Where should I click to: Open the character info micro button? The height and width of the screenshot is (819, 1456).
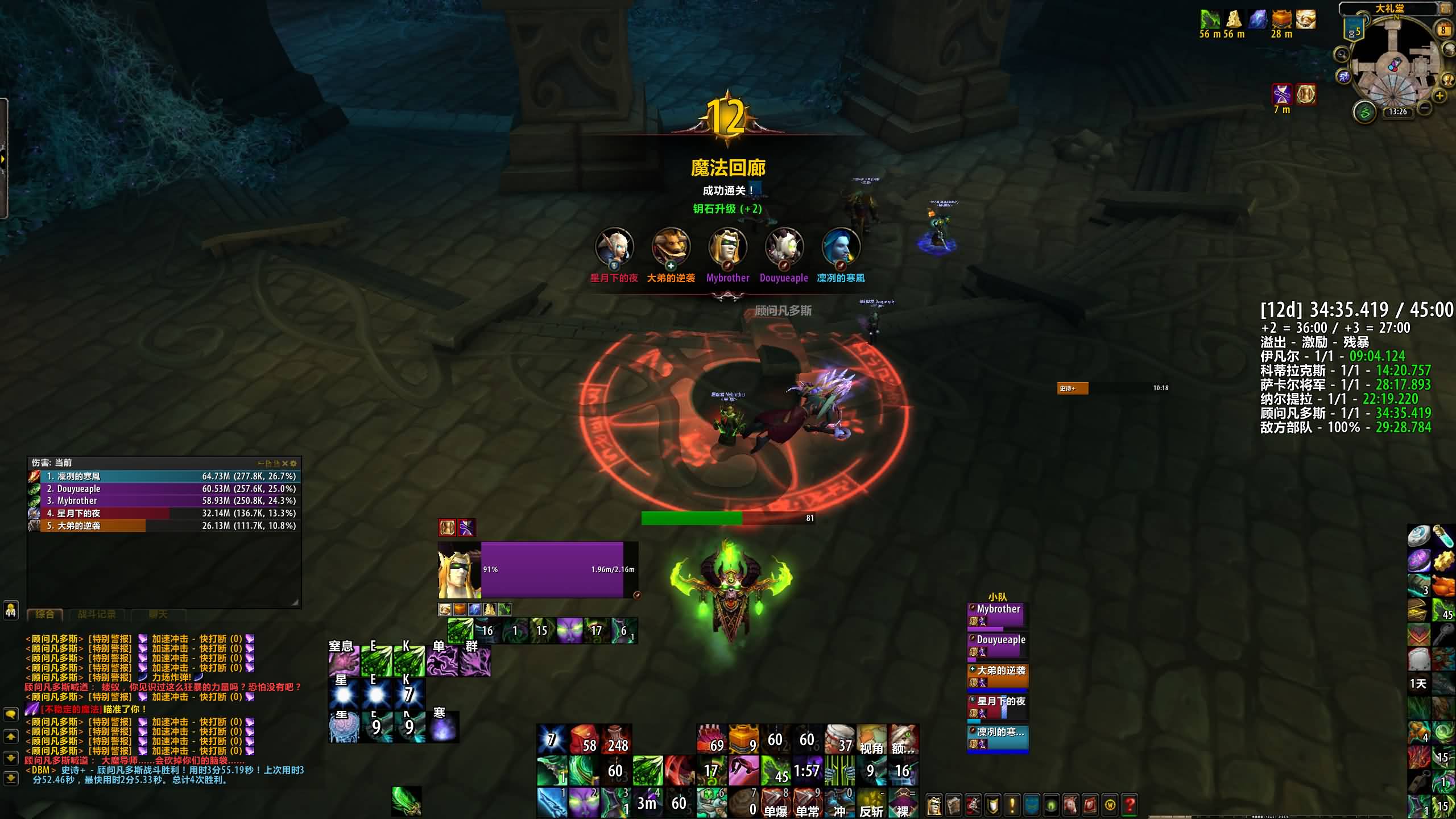point(934,805)
